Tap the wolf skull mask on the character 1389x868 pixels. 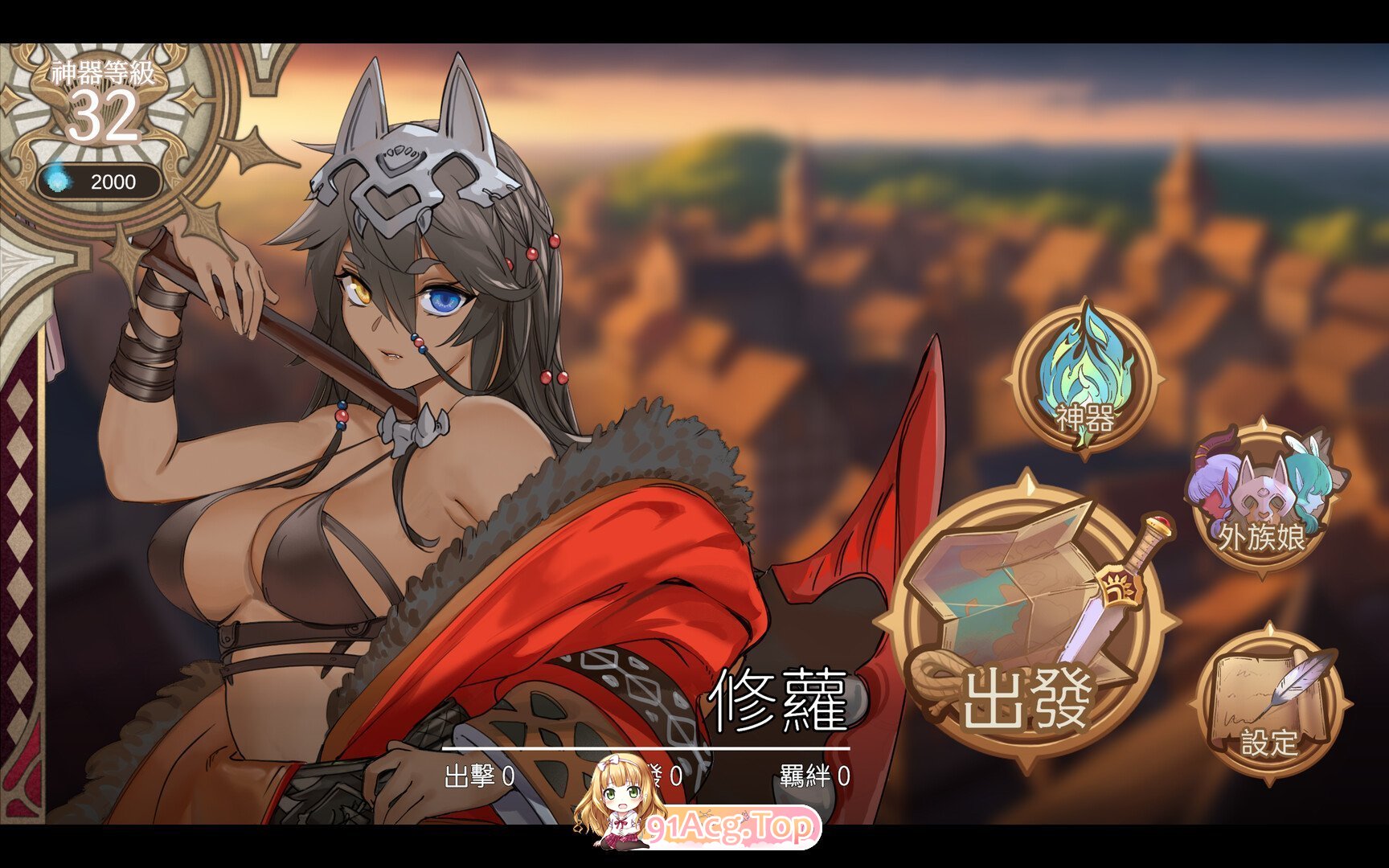(410, 185)
